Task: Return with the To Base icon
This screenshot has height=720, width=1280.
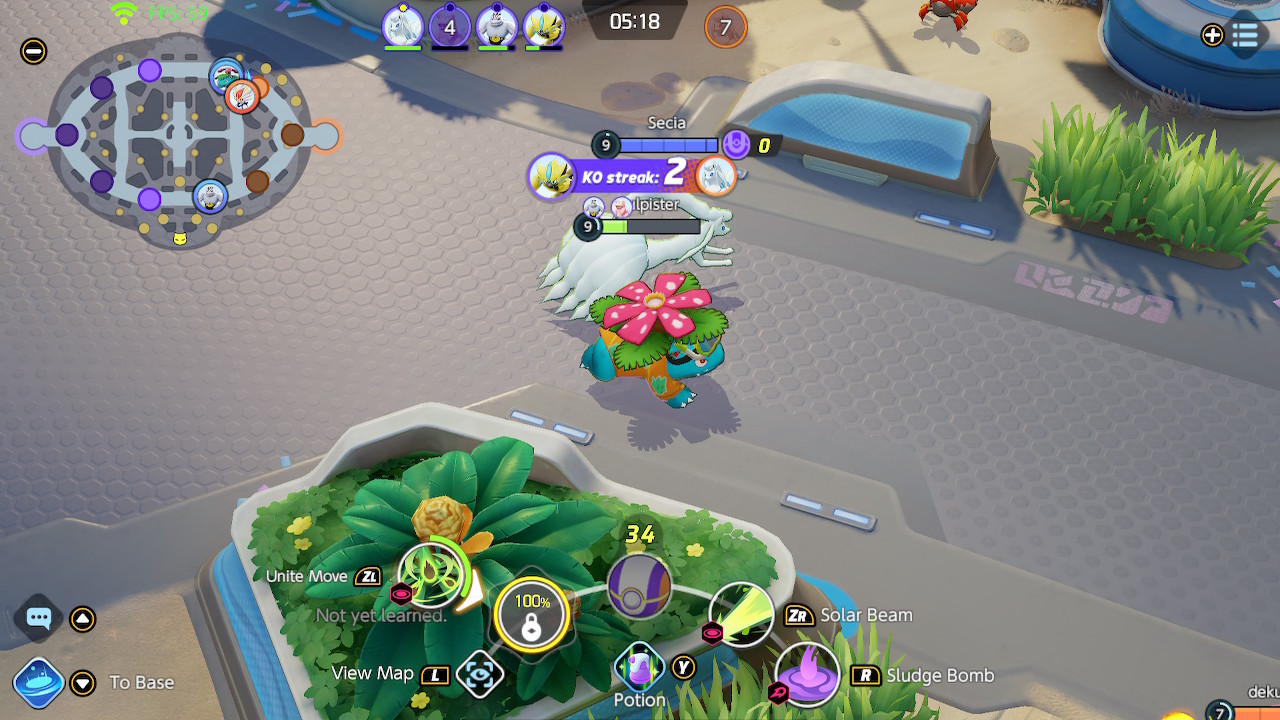Action: pyautogui.click(x=39, y=683)
